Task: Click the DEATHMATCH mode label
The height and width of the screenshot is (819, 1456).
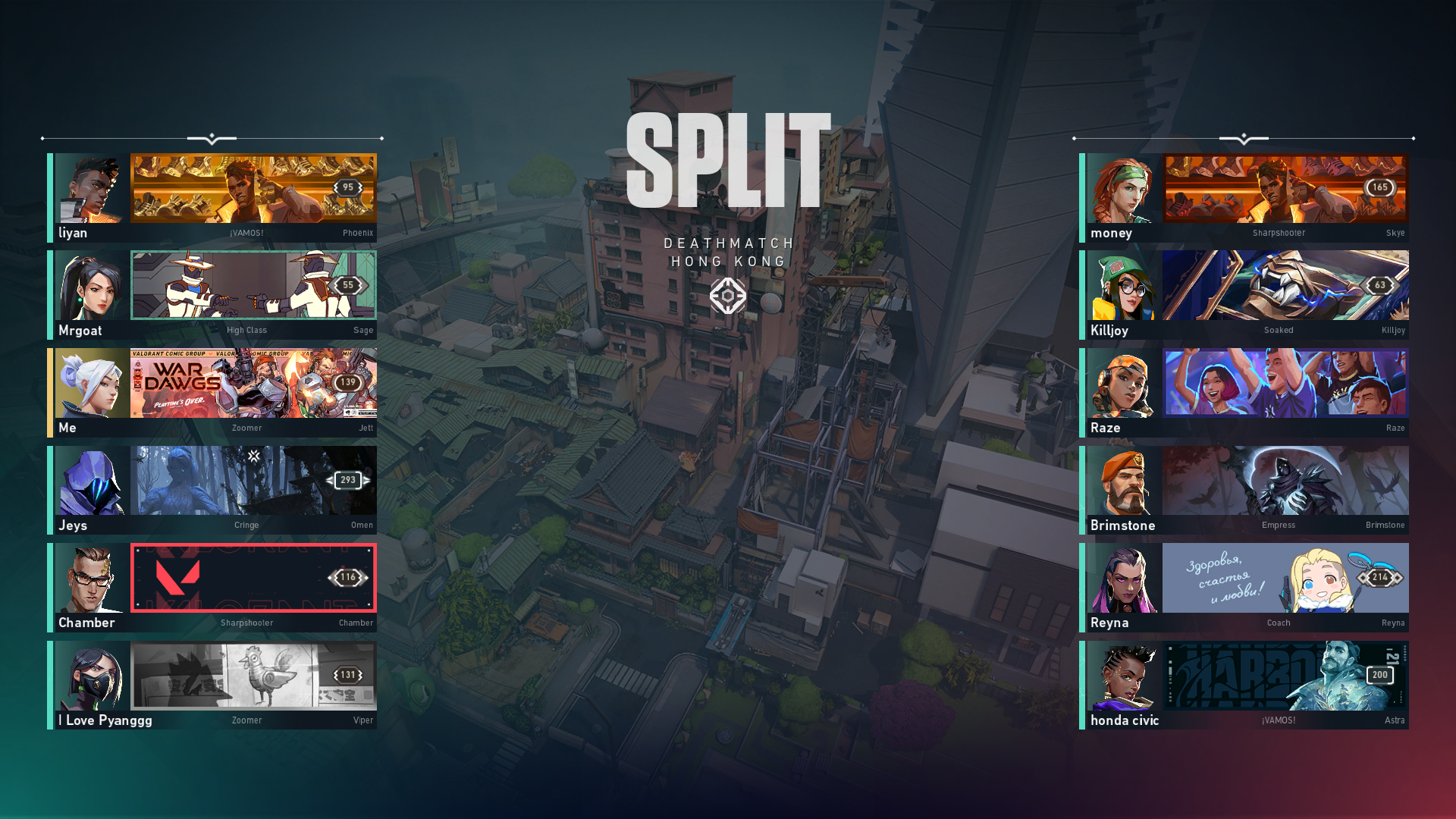Action: point(728,243)
